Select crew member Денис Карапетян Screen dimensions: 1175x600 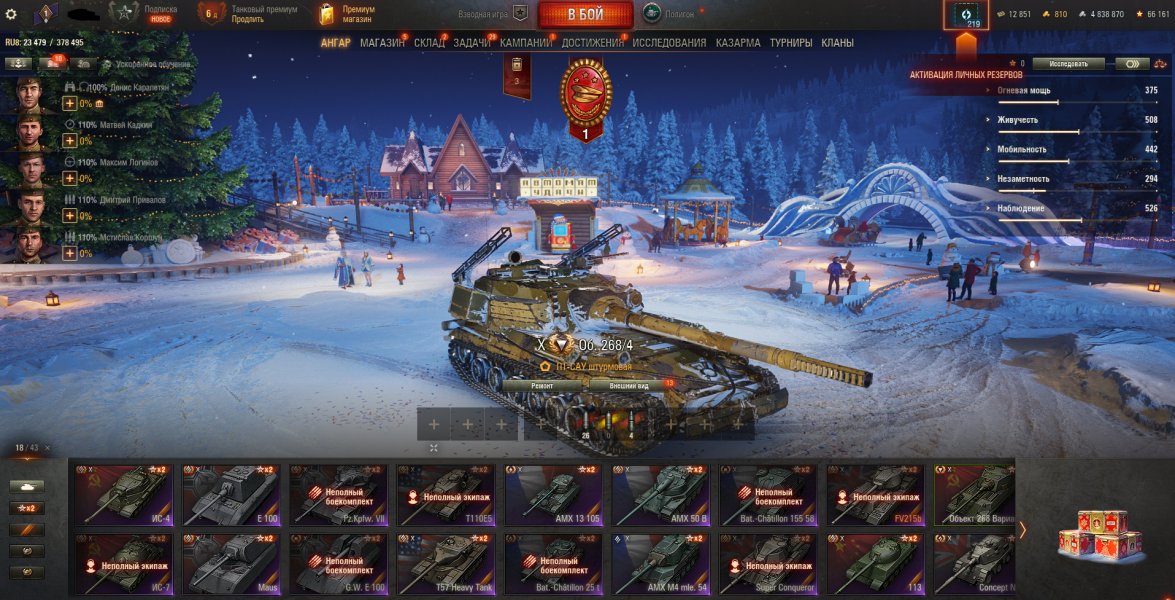click(30, 94)
